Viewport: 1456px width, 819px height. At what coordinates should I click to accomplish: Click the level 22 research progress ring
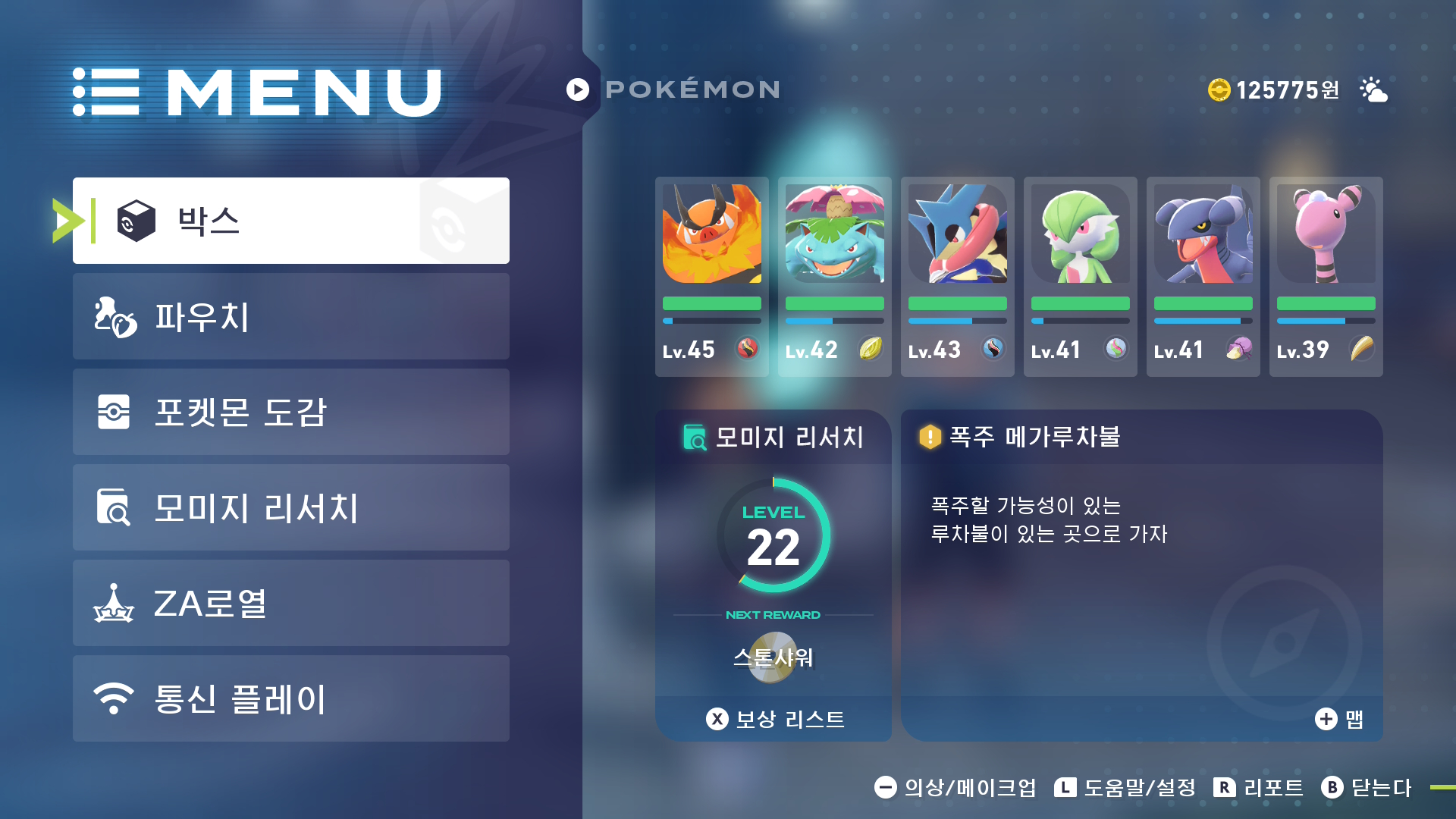pyautogui.click(x=773, y=536)
